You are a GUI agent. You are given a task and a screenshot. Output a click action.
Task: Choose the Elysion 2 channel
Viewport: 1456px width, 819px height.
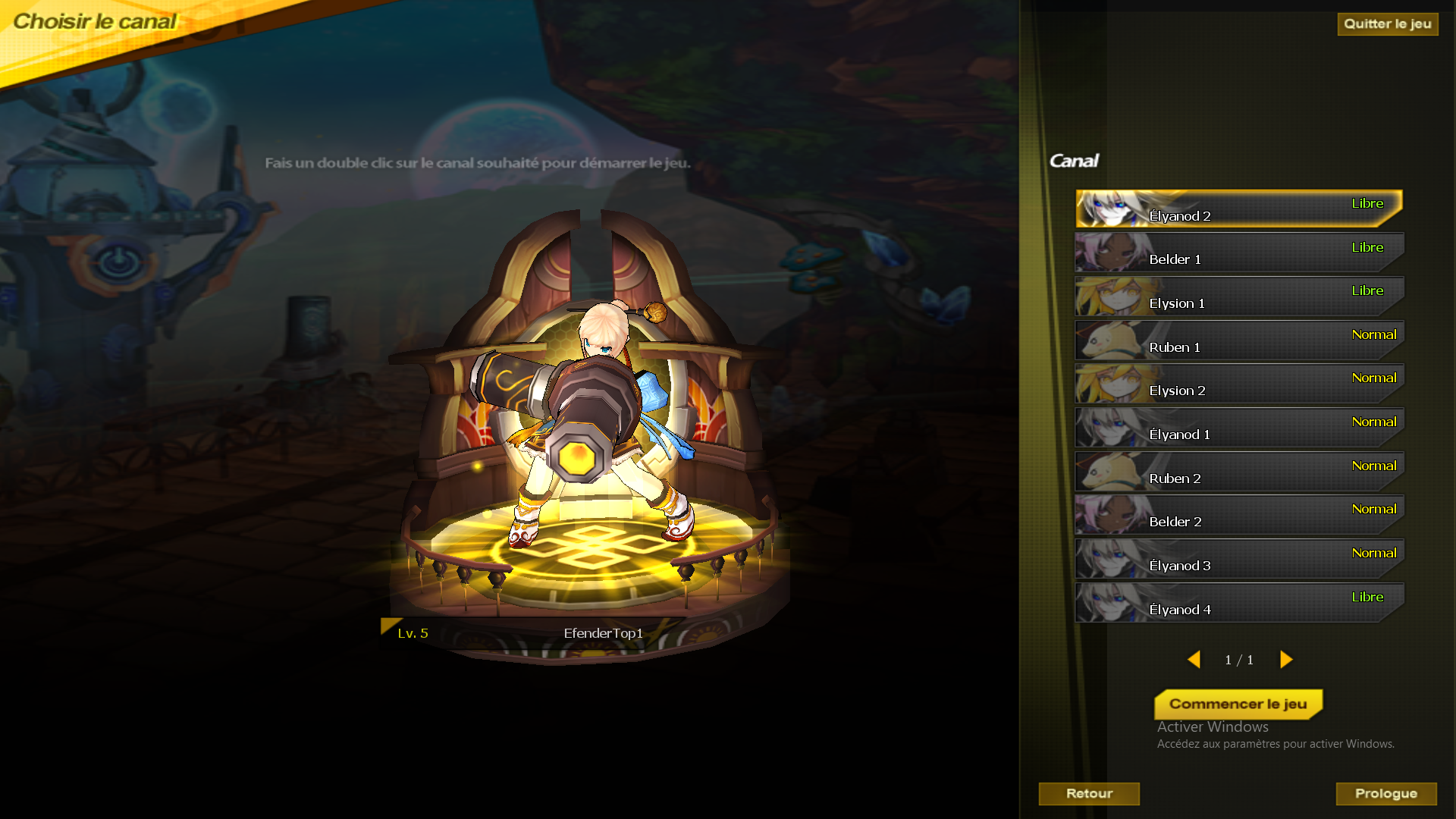coord(1238,384)
